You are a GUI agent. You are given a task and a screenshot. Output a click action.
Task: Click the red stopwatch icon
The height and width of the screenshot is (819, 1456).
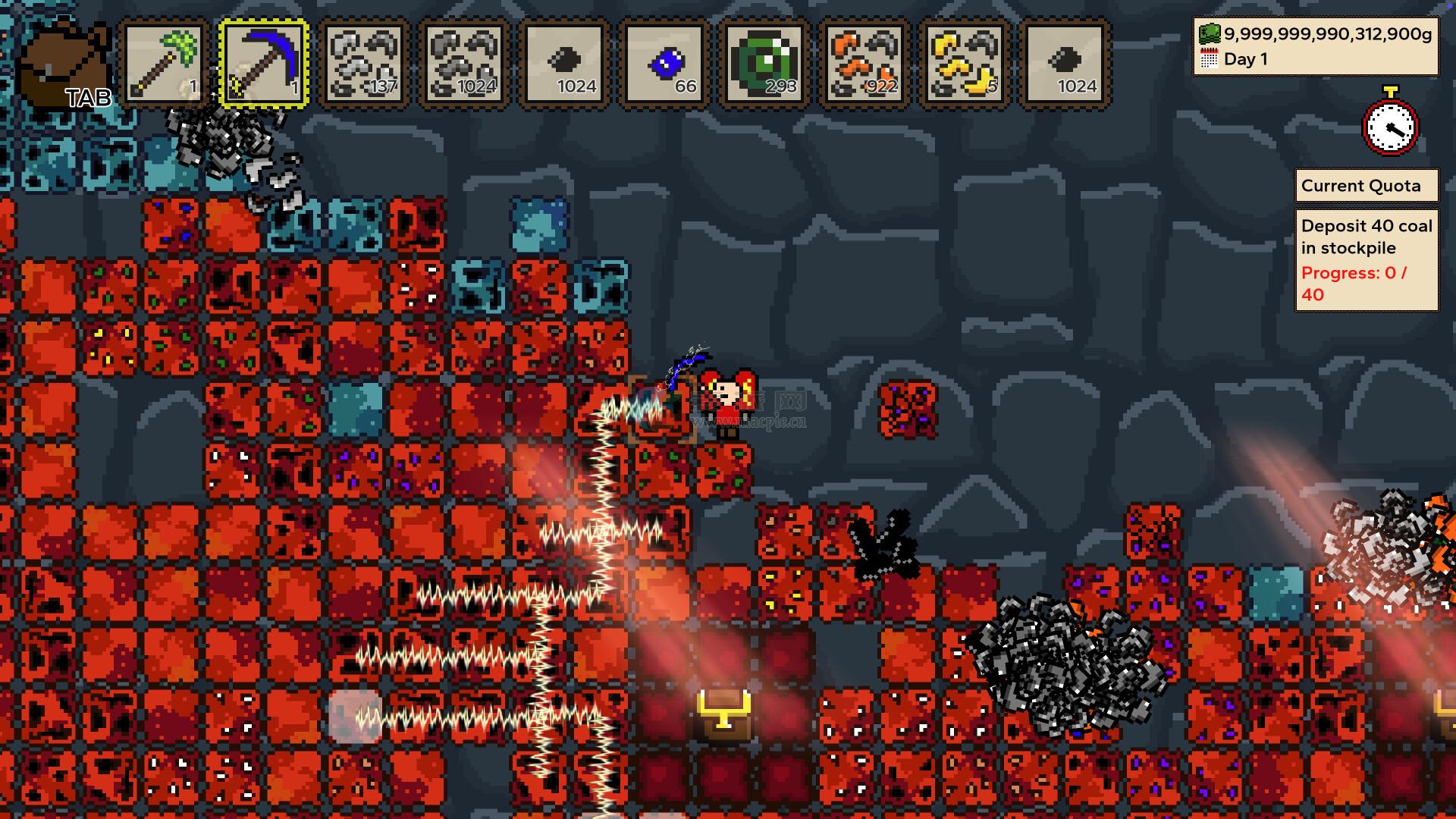point(1390,124)
